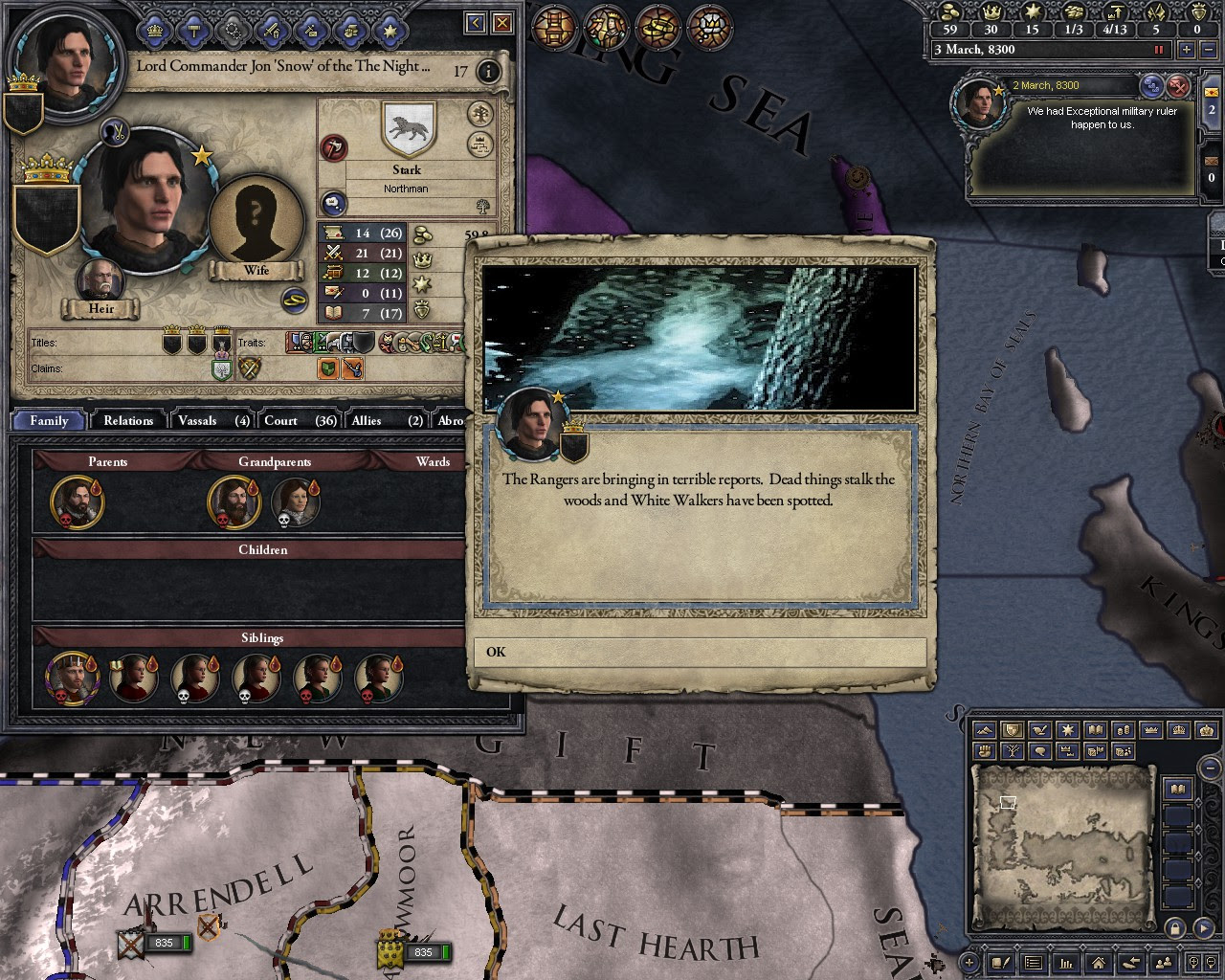The width and height of the screenshot is (1225, 980).
Task: Click the piety star in the top bar
Action: click(1034, 12)
